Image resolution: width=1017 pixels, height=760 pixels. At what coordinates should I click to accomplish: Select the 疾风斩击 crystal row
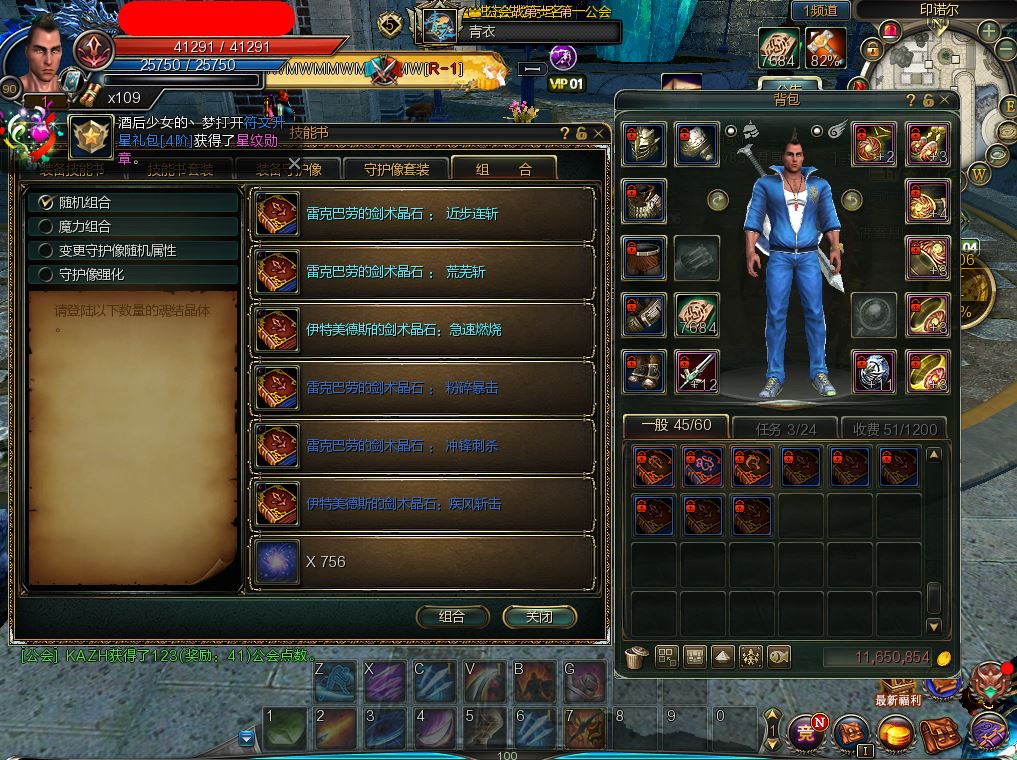(422, 503)
